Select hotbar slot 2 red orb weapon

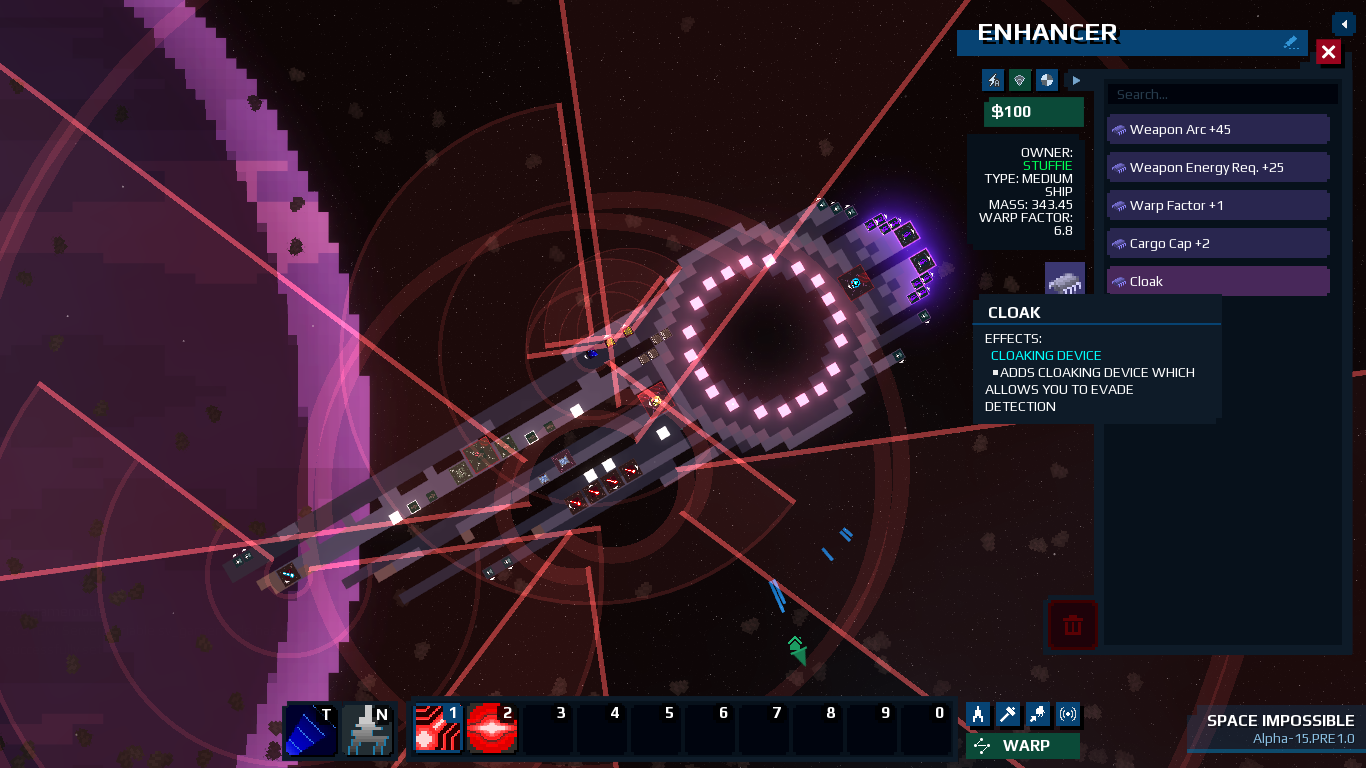[x=492, y=728]
